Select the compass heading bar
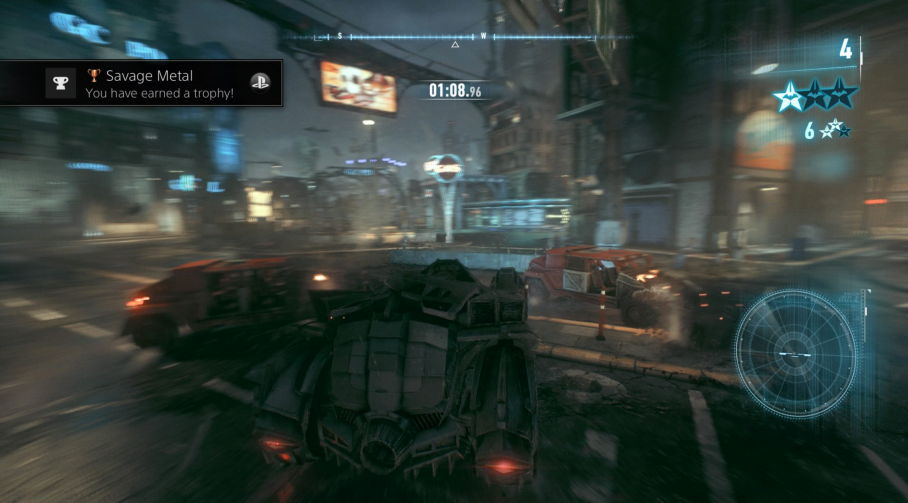The height and width of the screenshot is (503, 908). [x=456, y=37]
